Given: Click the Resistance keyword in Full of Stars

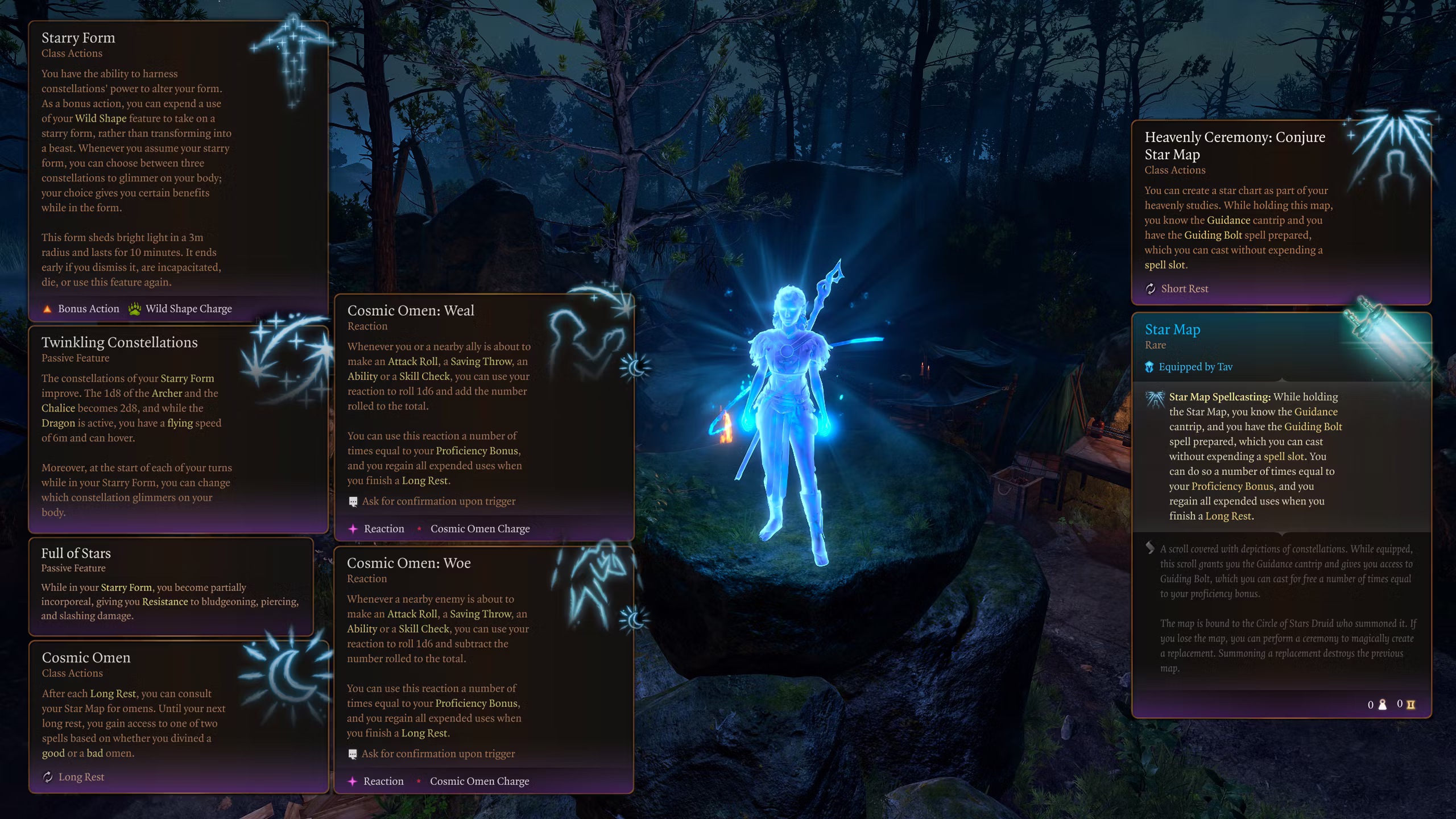Looking at the screenshot, I should click(x=165, y=601).
